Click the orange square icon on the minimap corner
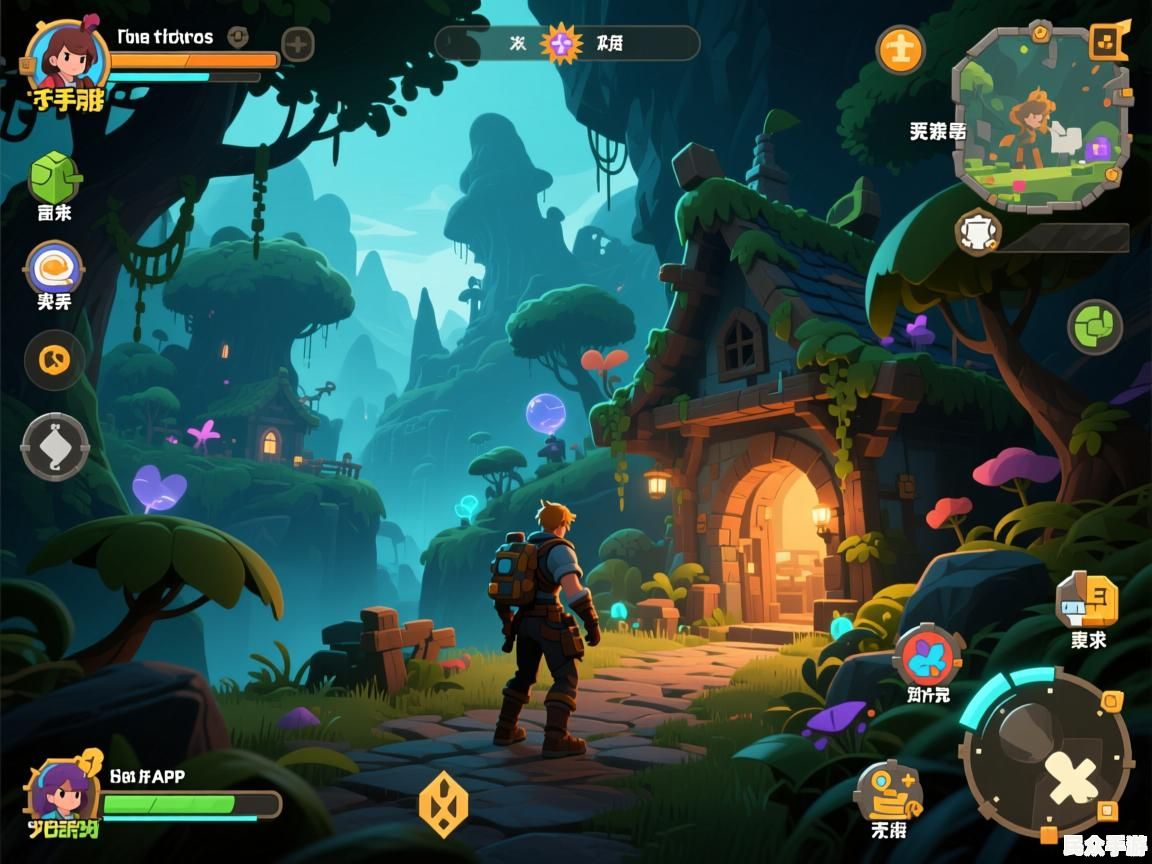The height and width of the screenshot is (864, 1152). coord(1105,42)
